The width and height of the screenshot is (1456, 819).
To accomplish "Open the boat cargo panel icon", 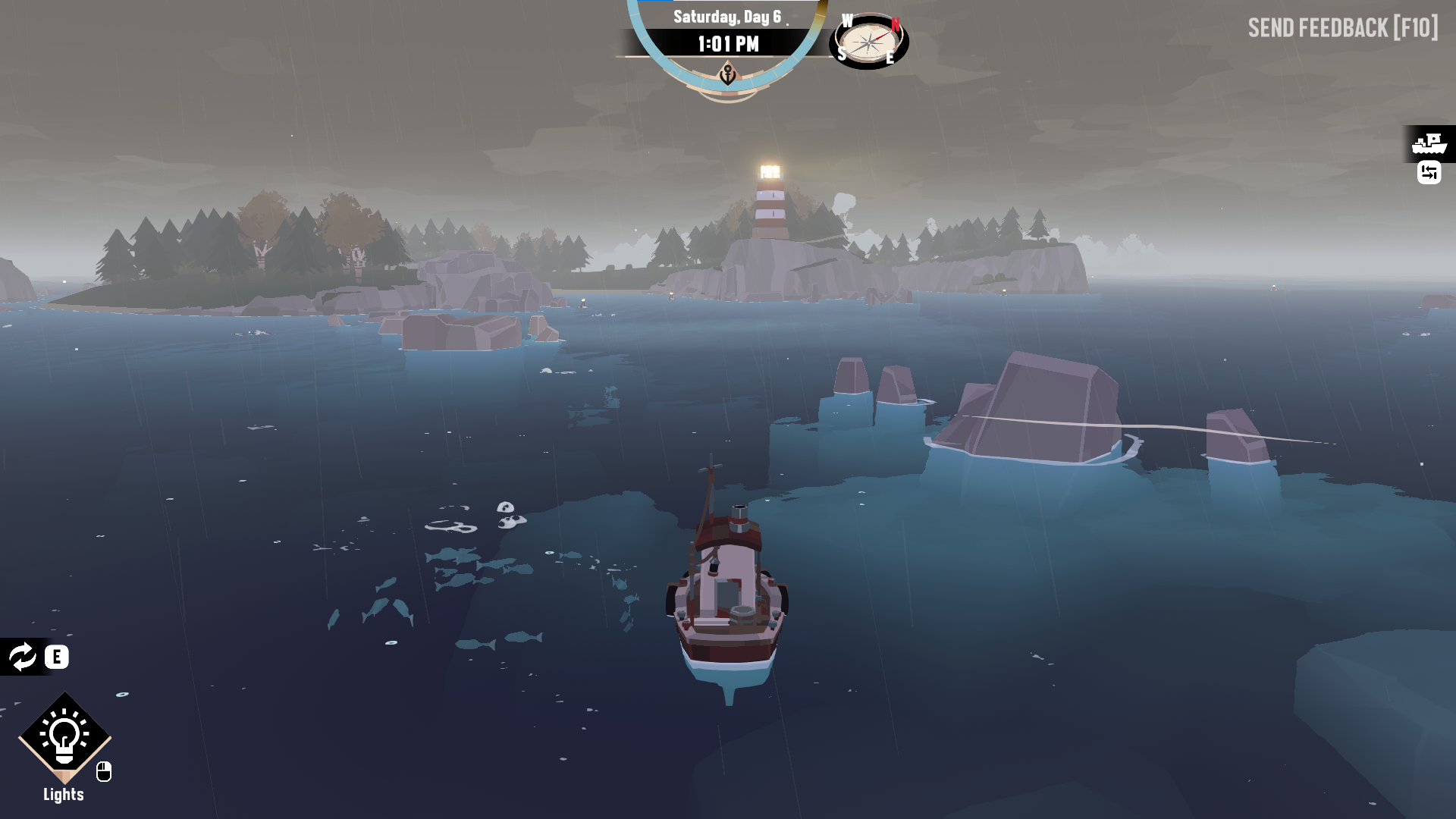I will click(1429, 143).
